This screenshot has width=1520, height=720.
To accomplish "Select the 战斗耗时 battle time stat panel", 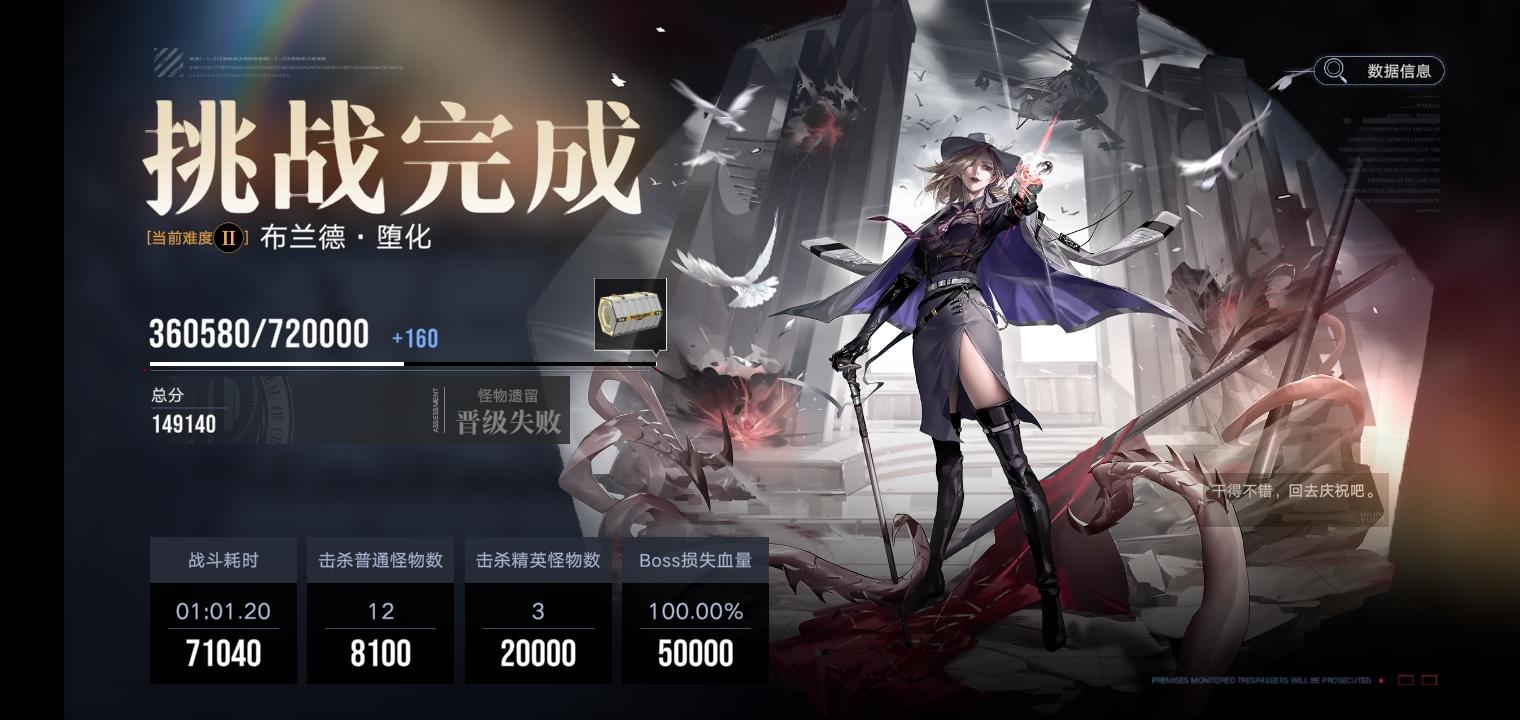I will (223, 610).
